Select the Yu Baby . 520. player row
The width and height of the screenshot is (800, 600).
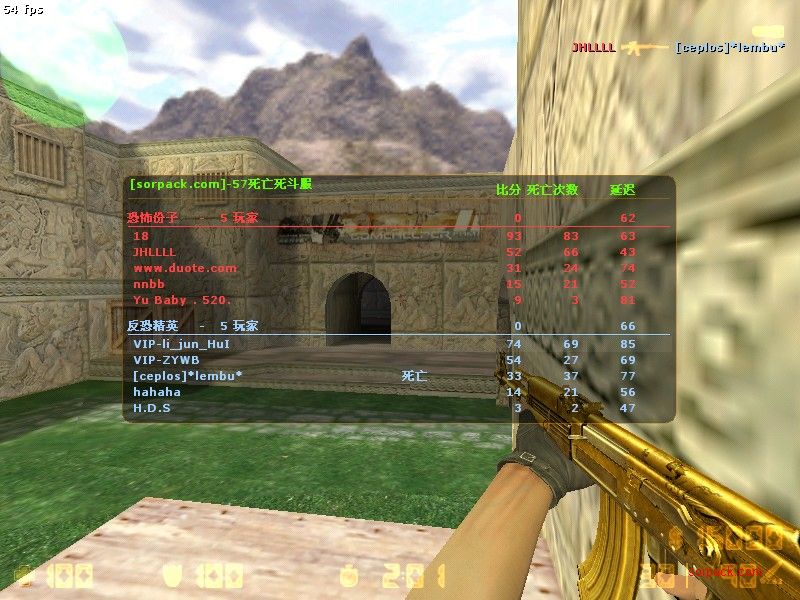pos(182,300)
